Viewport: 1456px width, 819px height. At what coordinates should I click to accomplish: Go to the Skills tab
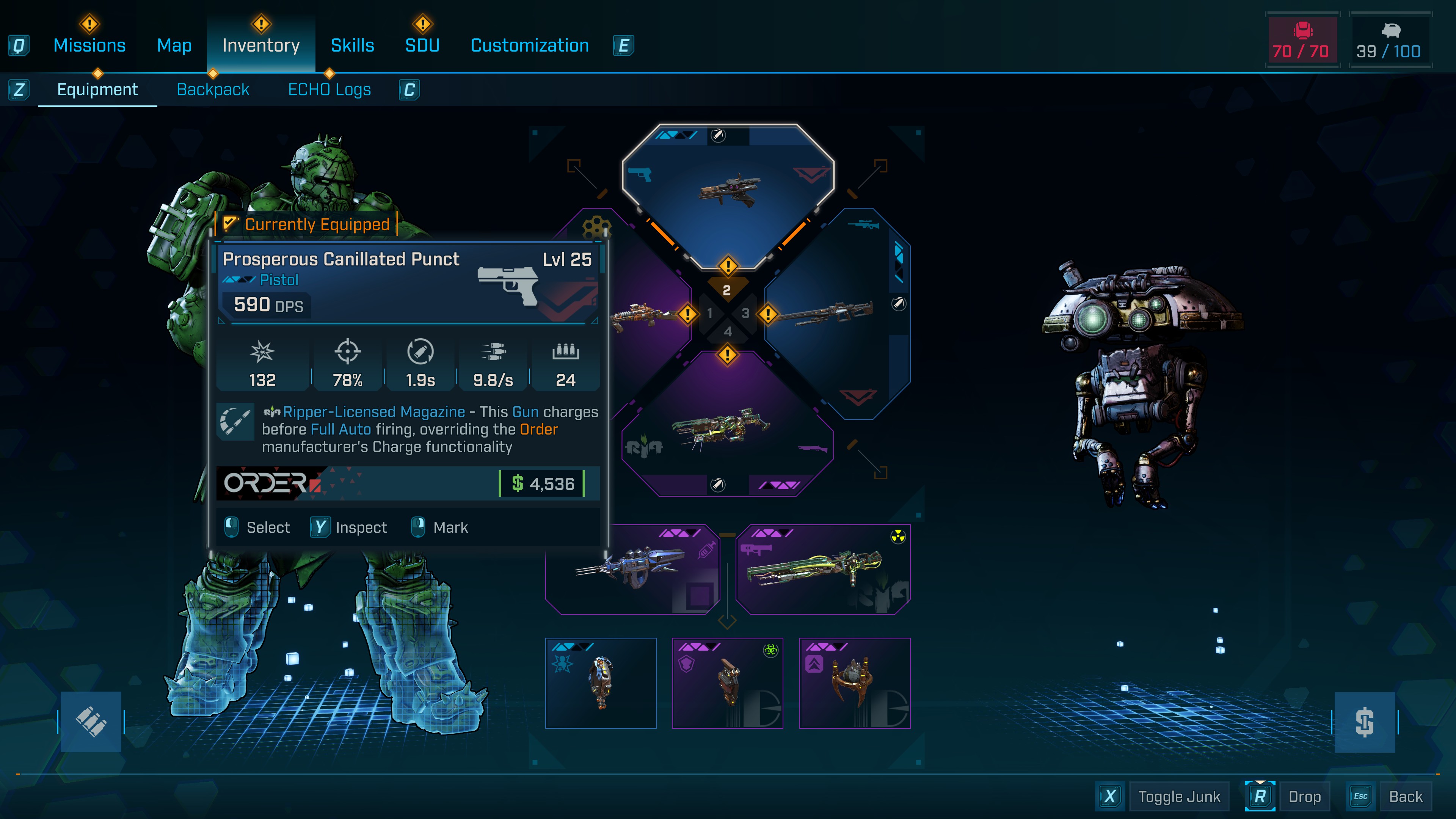(352, 45)
